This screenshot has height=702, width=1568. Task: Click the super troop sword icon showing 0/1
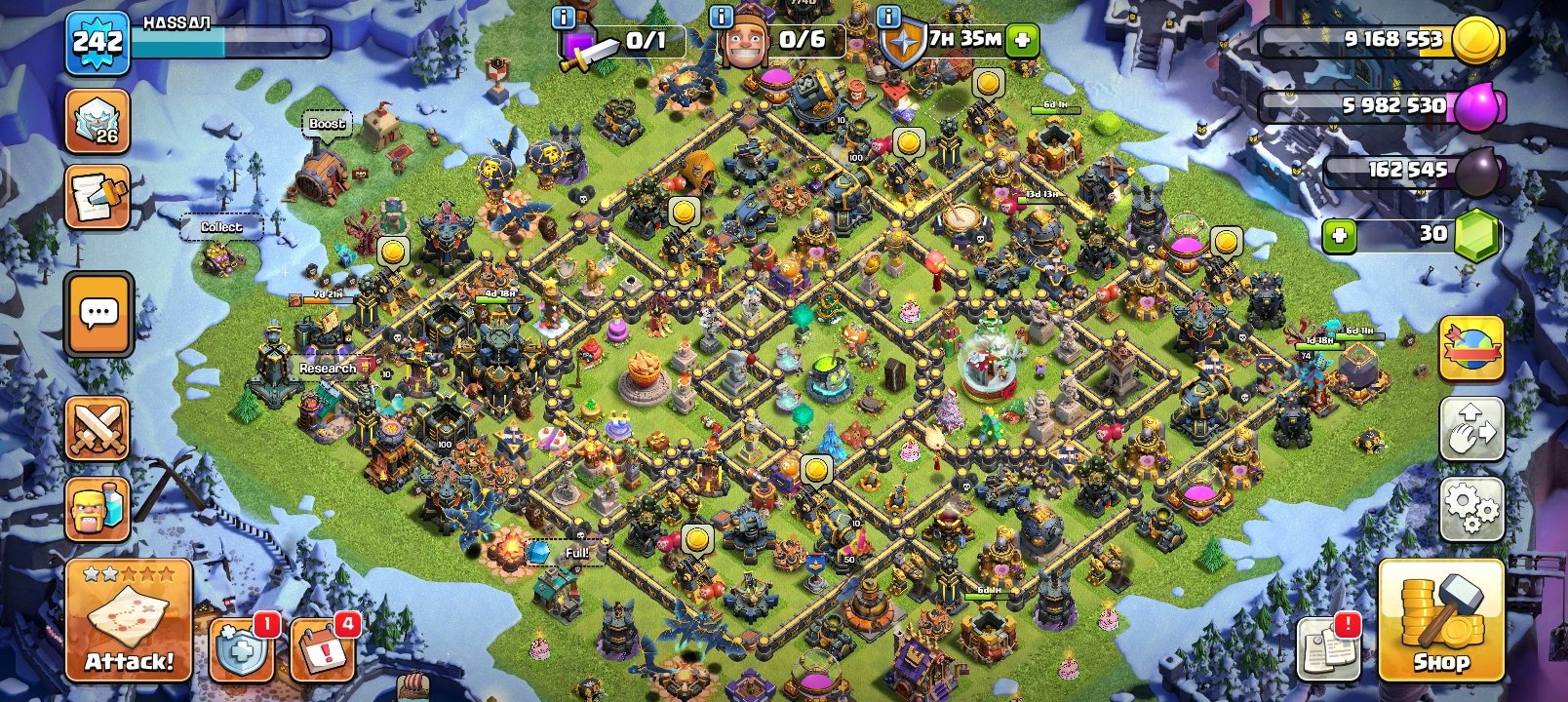(579, 41)
